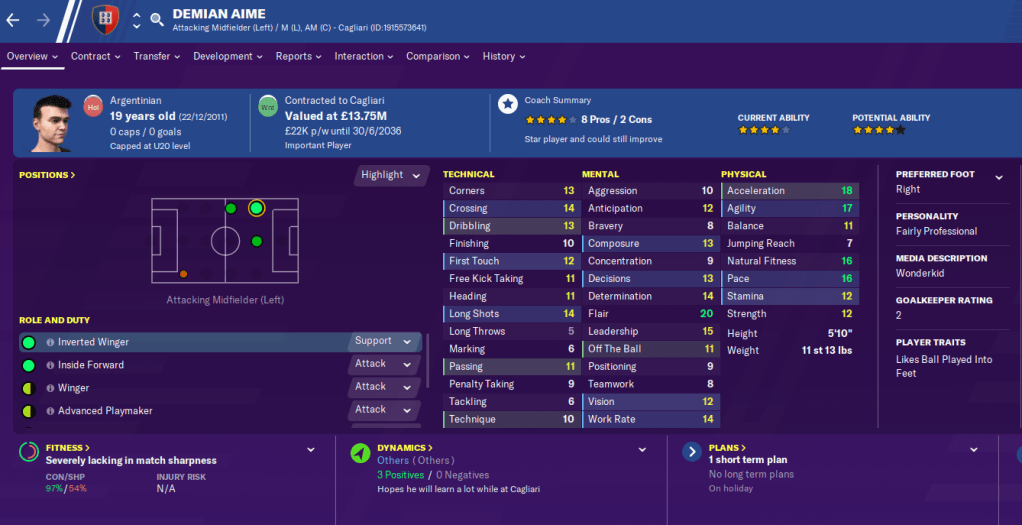Open the Plans panel
This screenshot has height=525, width=1022.
[726, 448]
